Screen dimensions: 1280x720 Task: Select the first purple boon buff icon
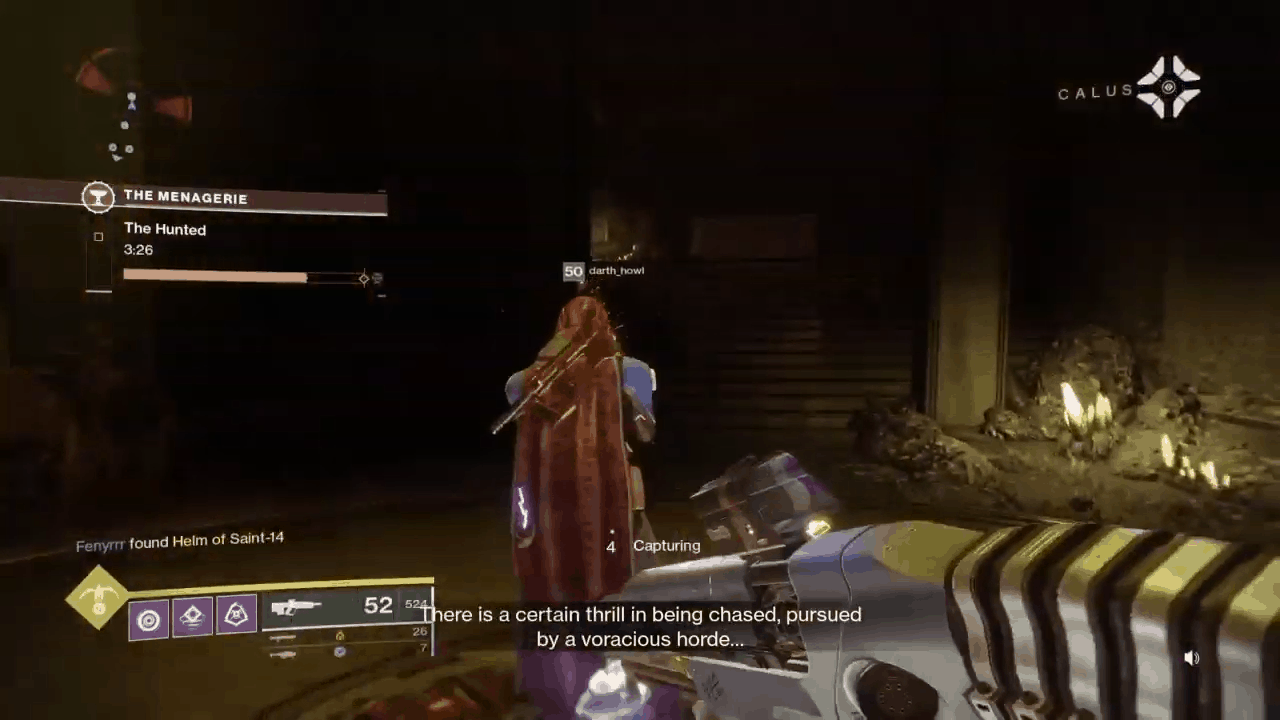[148, 620]
